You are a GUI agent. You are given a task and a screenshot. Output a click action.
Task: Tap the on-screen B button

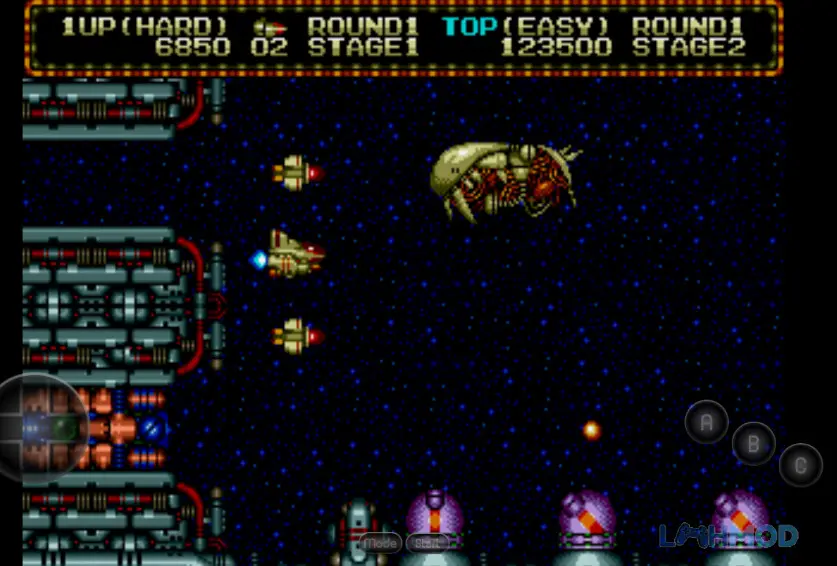754,443
